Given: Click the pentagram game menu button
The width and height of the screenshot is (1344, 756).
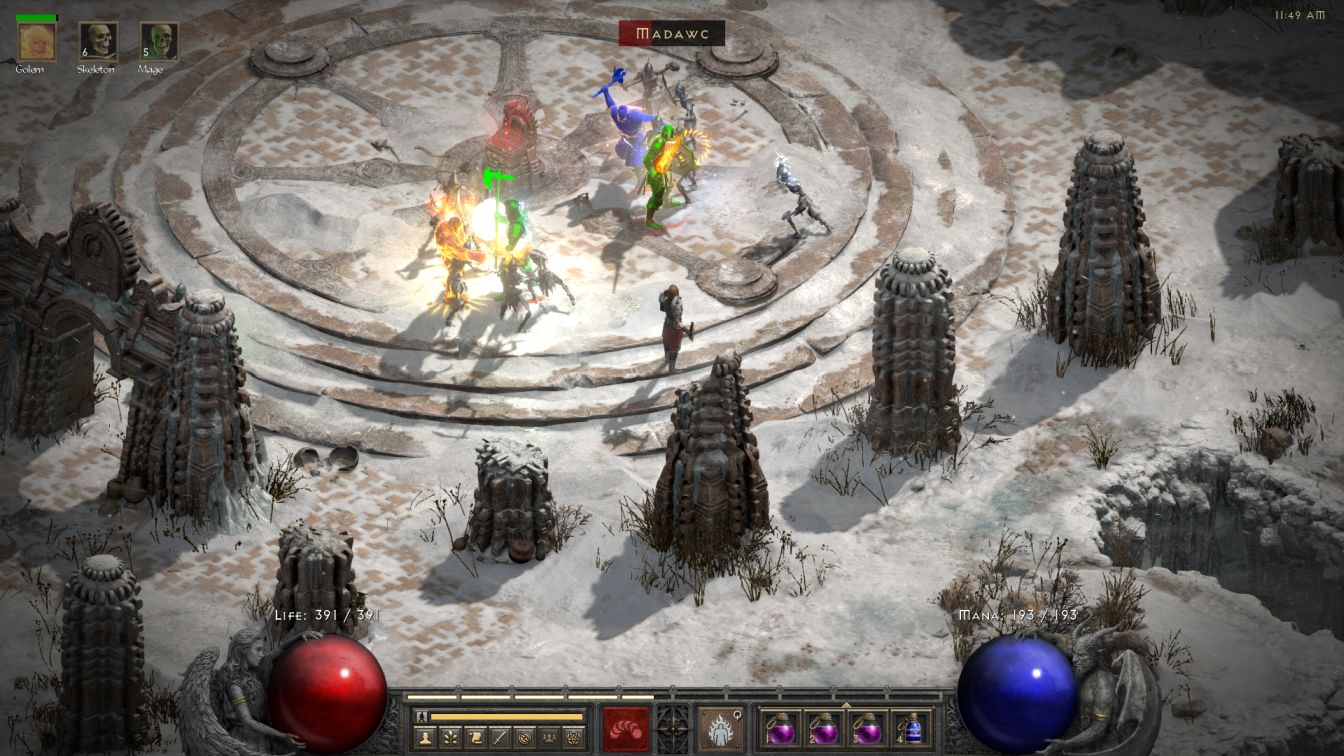Looking at the screenshot, I should point(574,738).
